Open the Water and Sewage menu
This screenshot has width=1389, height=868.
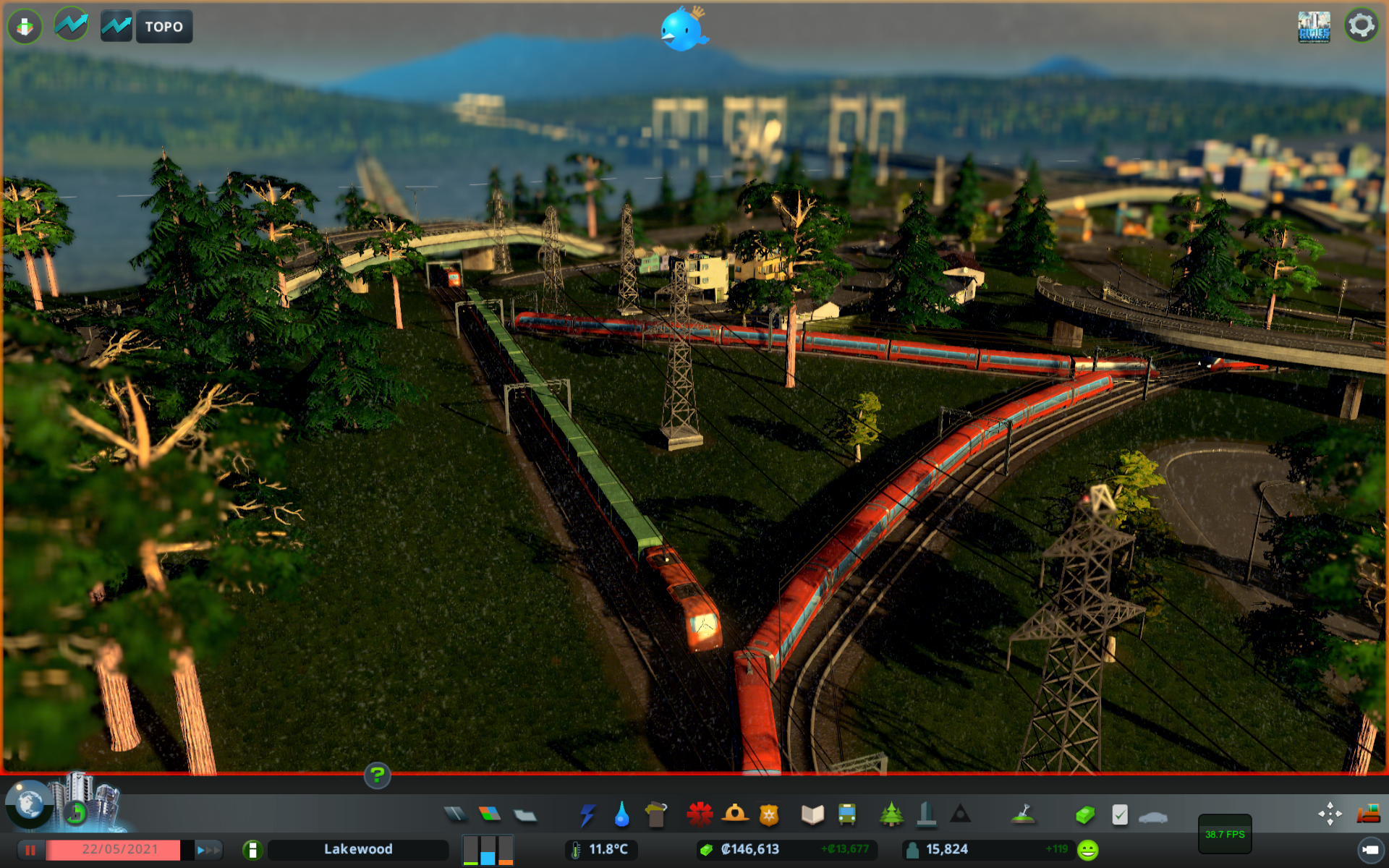(x=621, y=814)
